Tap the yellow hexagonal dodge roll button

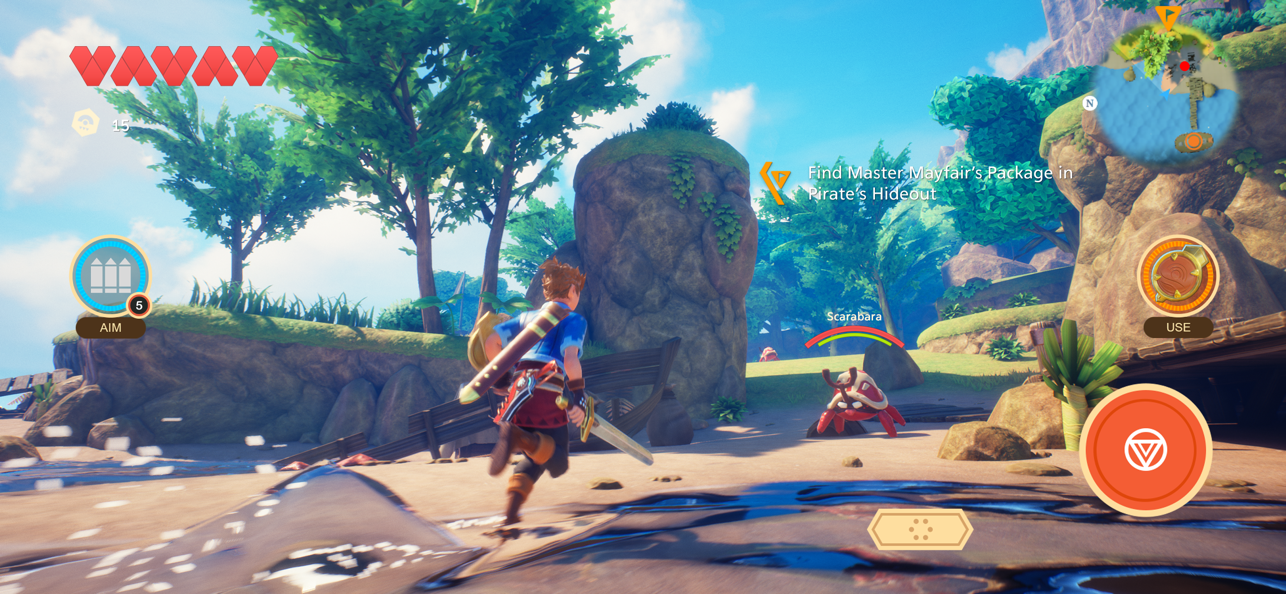(x=920, y=529)
